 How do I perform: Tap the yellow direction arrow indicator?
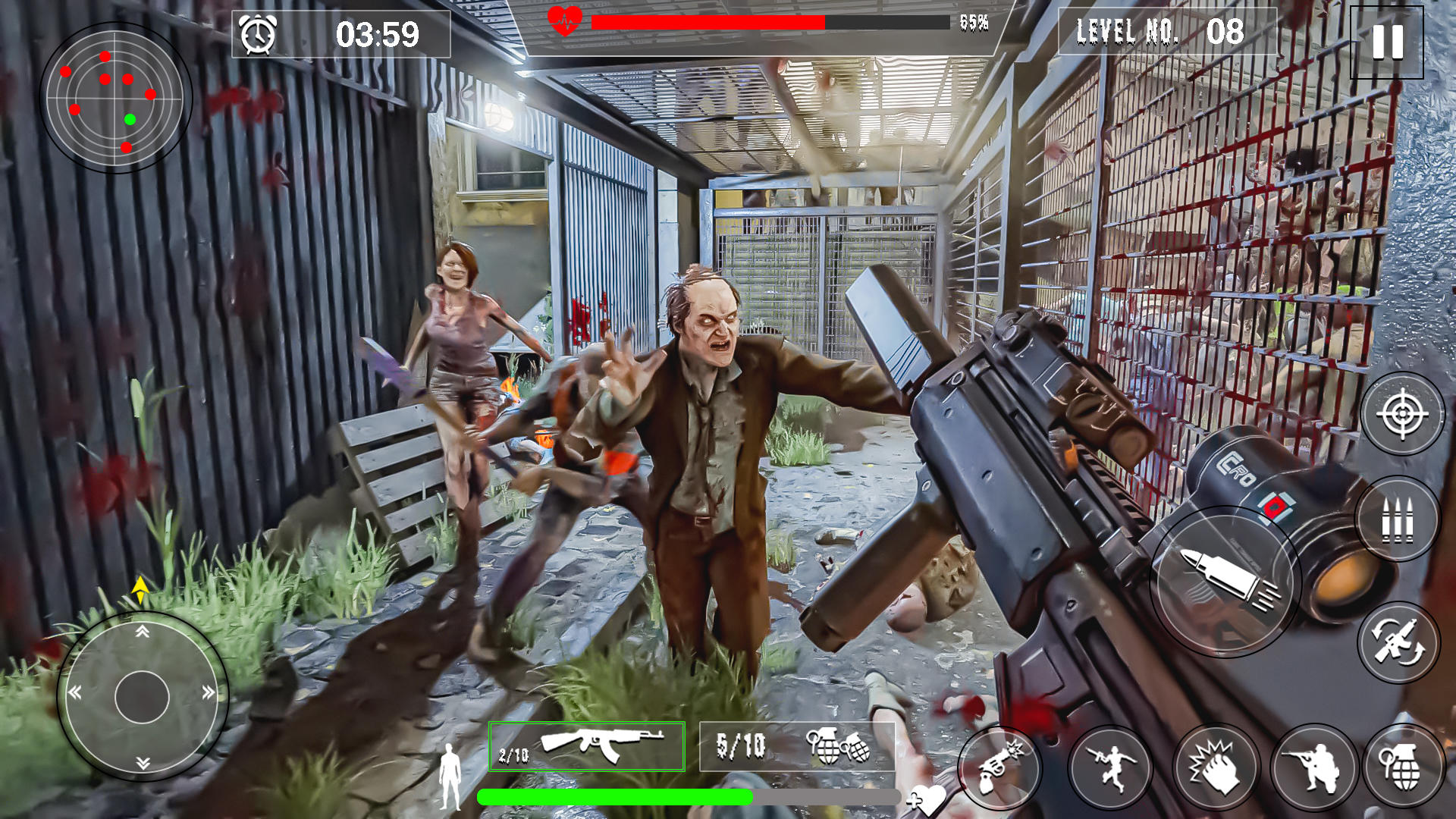click(141, 588)
